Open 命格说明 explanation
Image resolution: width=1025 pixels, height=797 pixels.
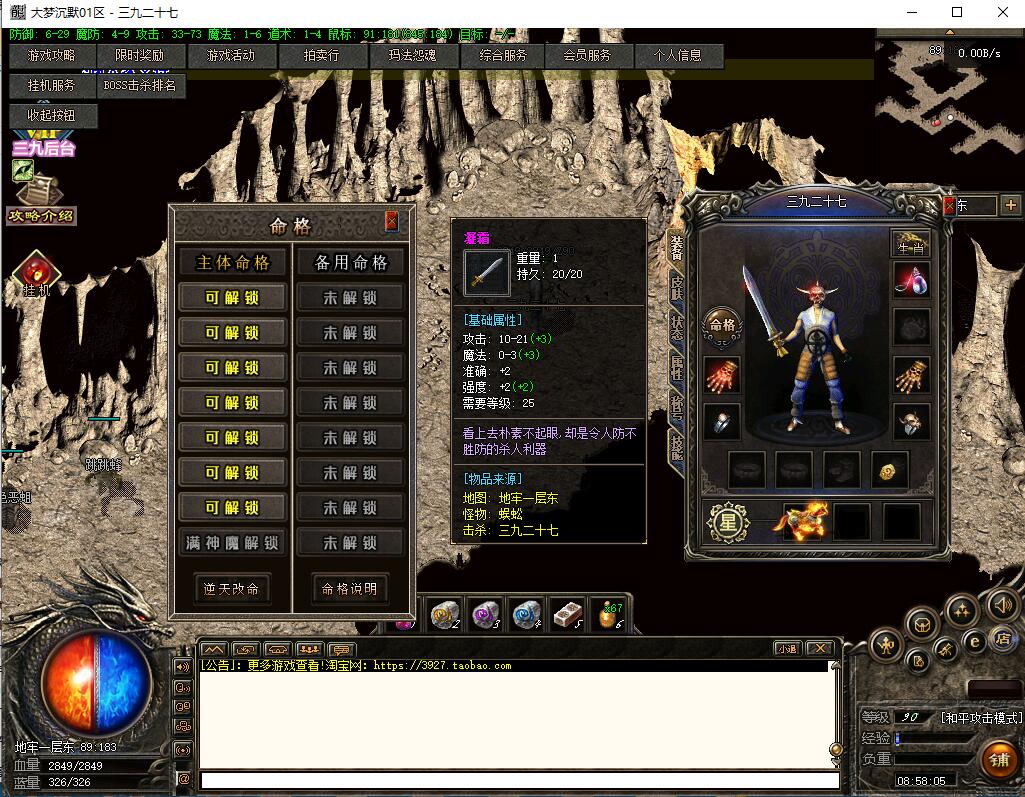[350, 589]
